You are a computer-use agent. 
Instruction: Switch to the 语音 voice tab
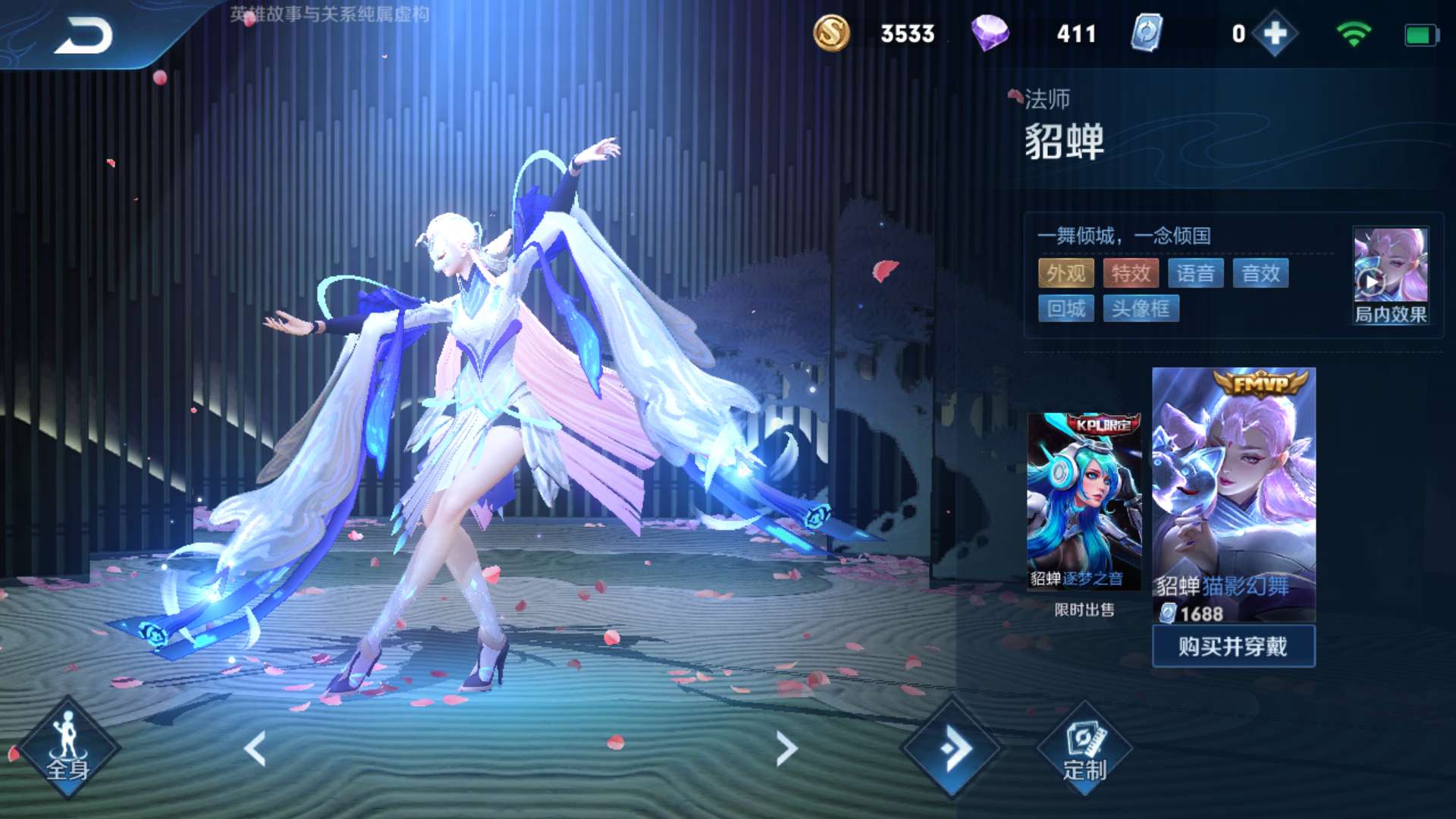click(x=1197, y=273)
